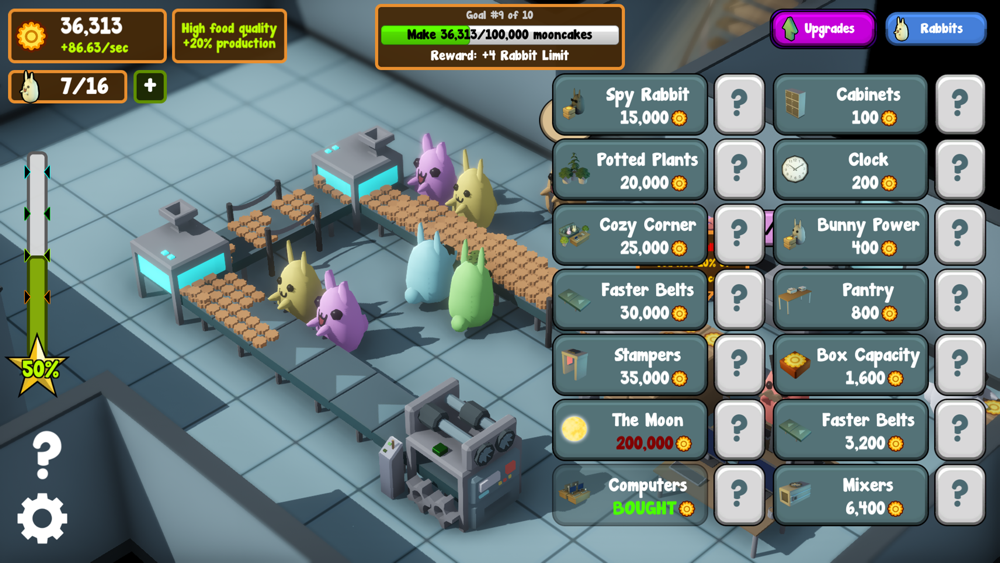Buy the Box Capacity upgrade
This screenshot has width=1000, height=563.
[850, 365]
